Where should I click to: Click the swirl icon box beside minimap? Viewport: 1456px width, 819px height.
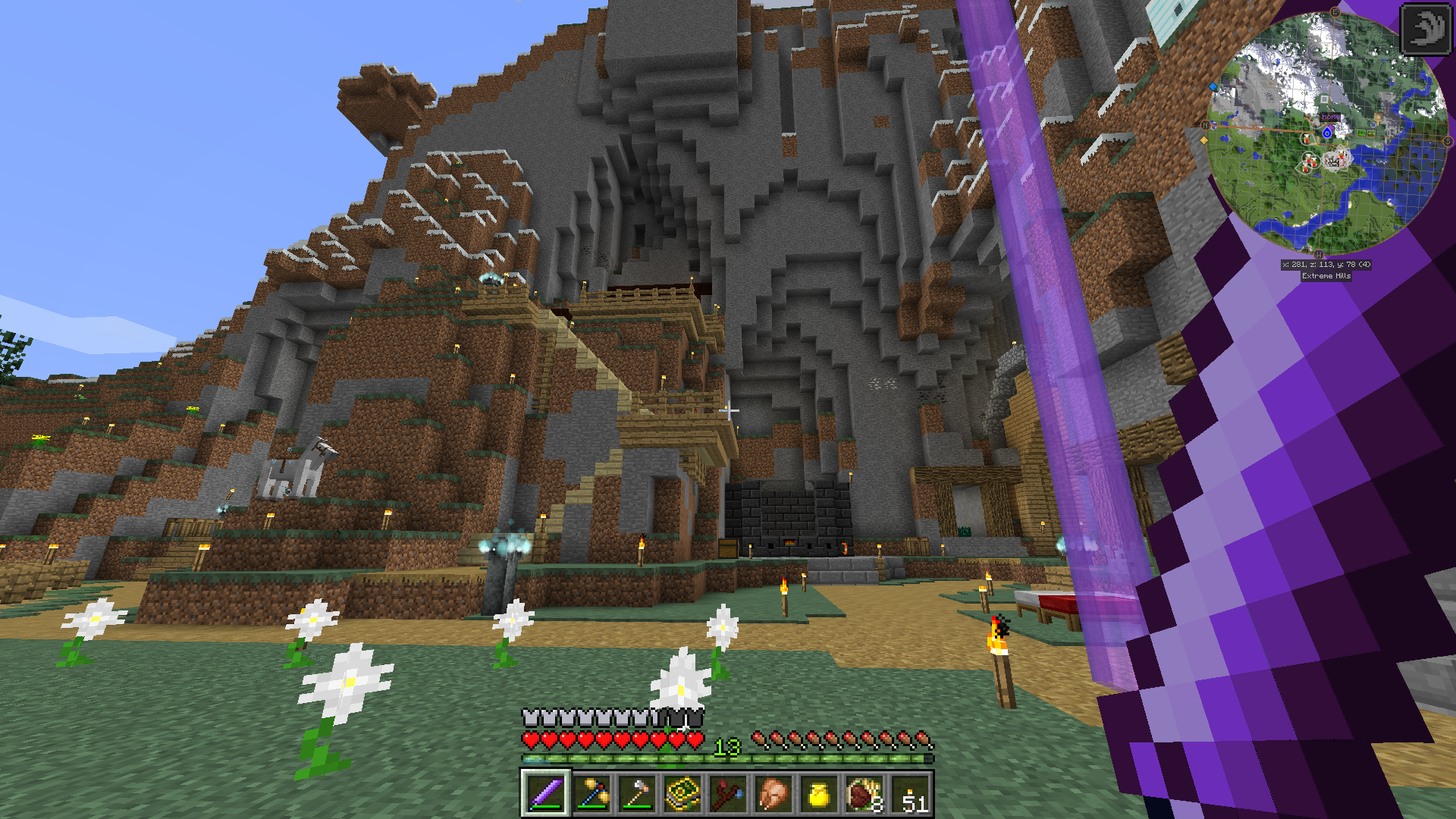1425,29
